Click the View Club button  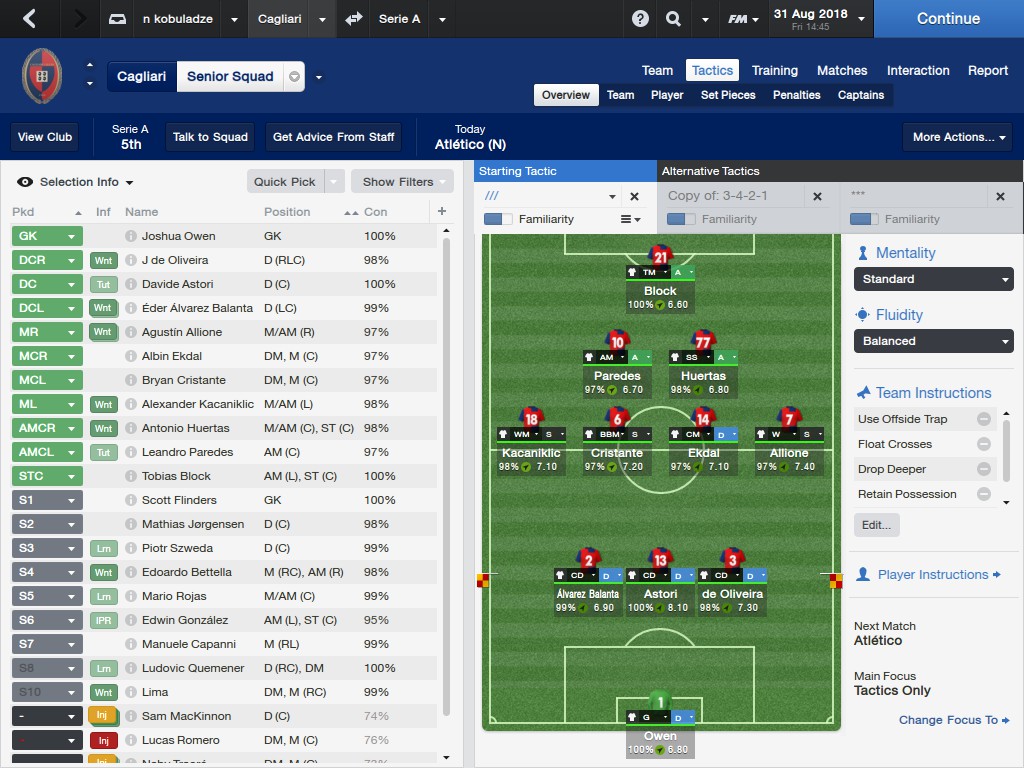[45, 137]
